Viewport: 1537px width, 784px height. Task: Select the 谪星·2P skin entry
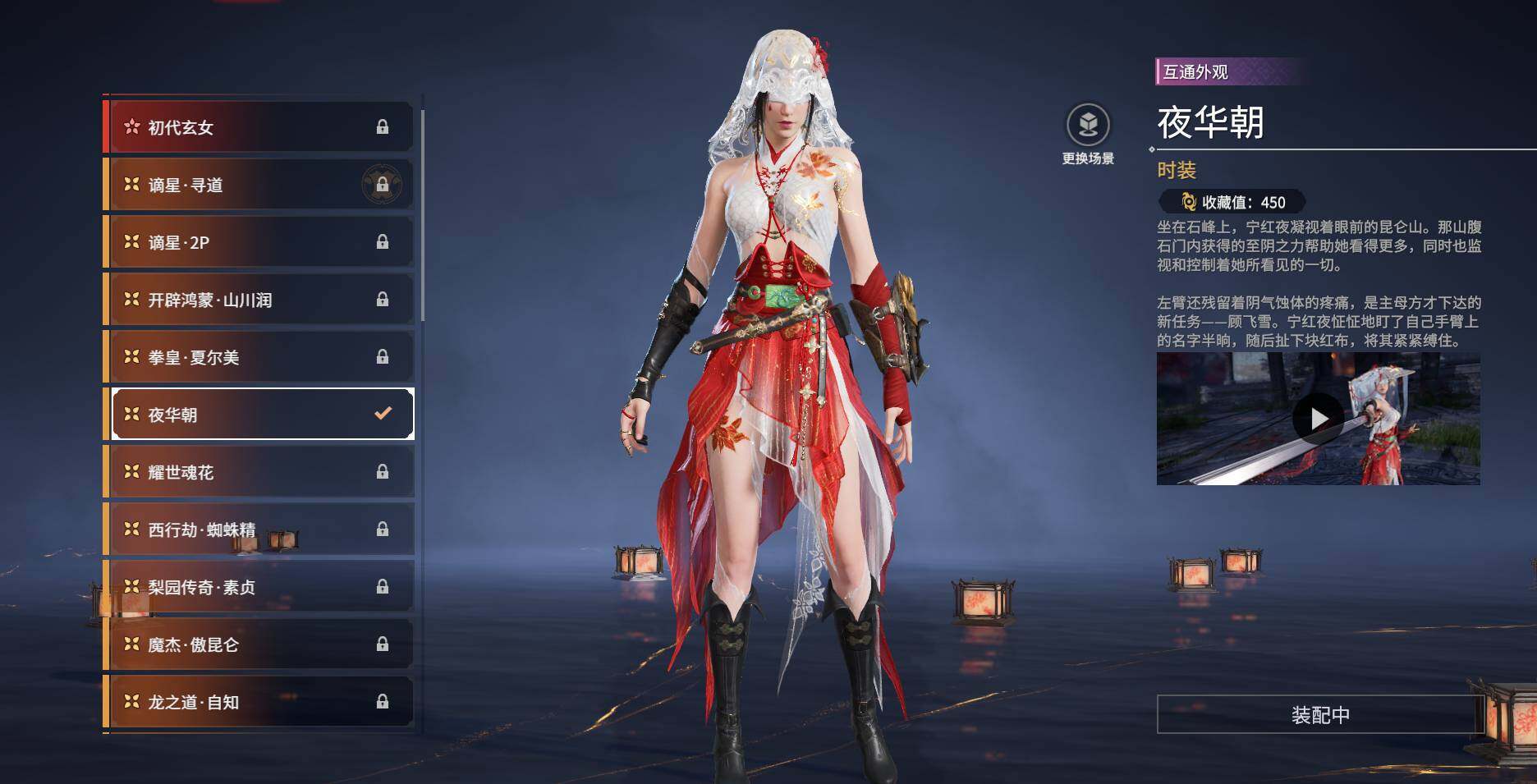point(259,242)
